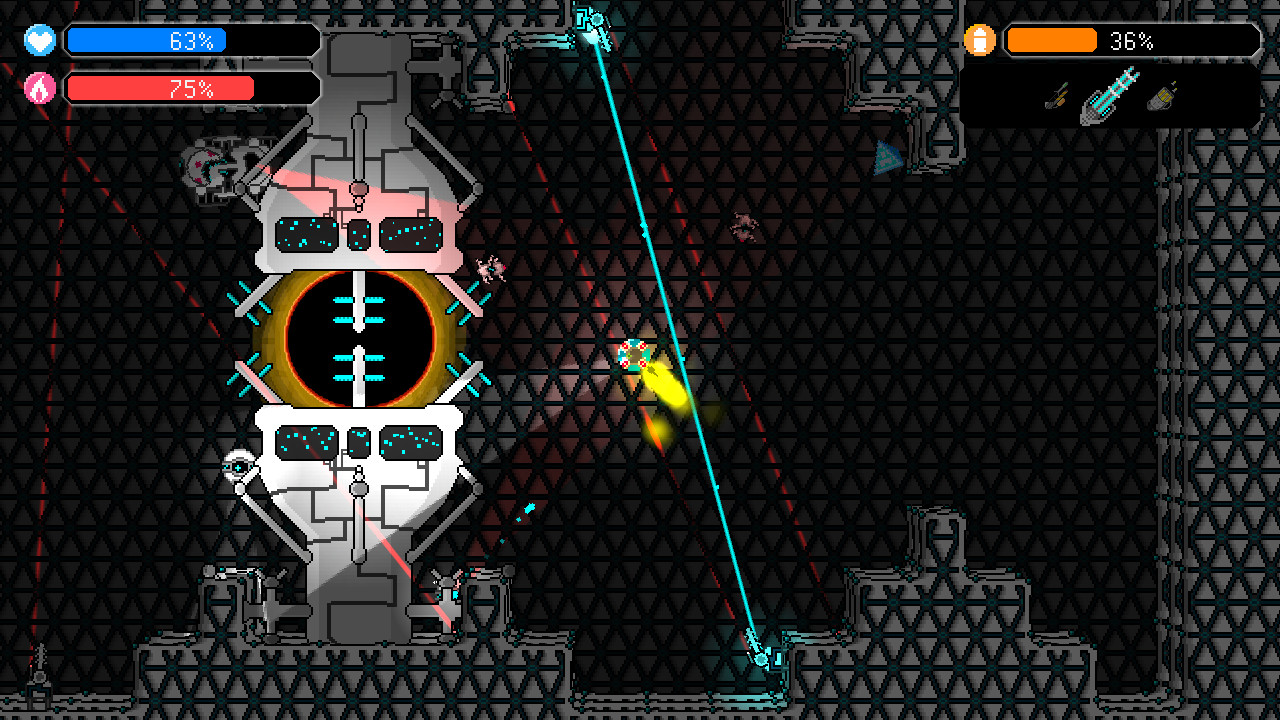
Task: Click the weapon loadout panel top right
Action: click(1110, 97)
